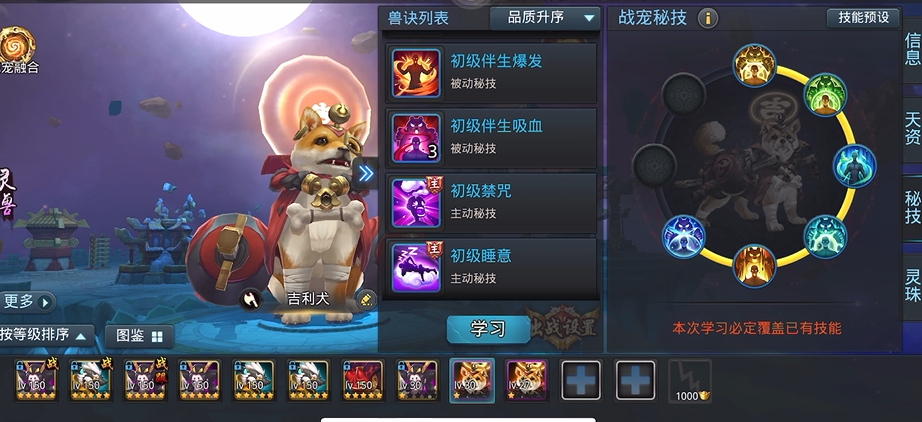Click the 学习 learn button
Image resolution: width=922 pixels, height=422 pixels.
click(x=487, y=328)
